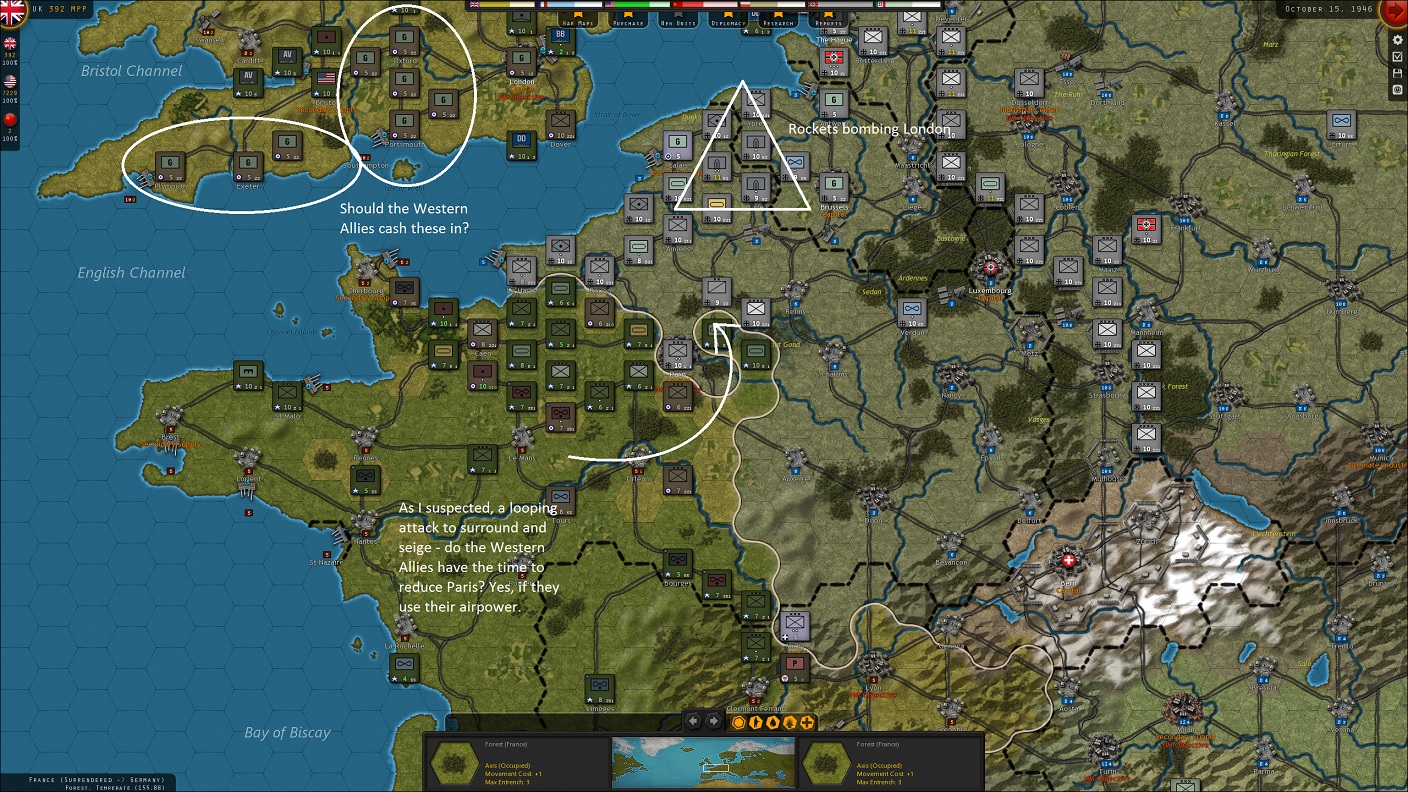
Task: Click the Quit/power icon on right sidebar
Action: click(1397, 89)
